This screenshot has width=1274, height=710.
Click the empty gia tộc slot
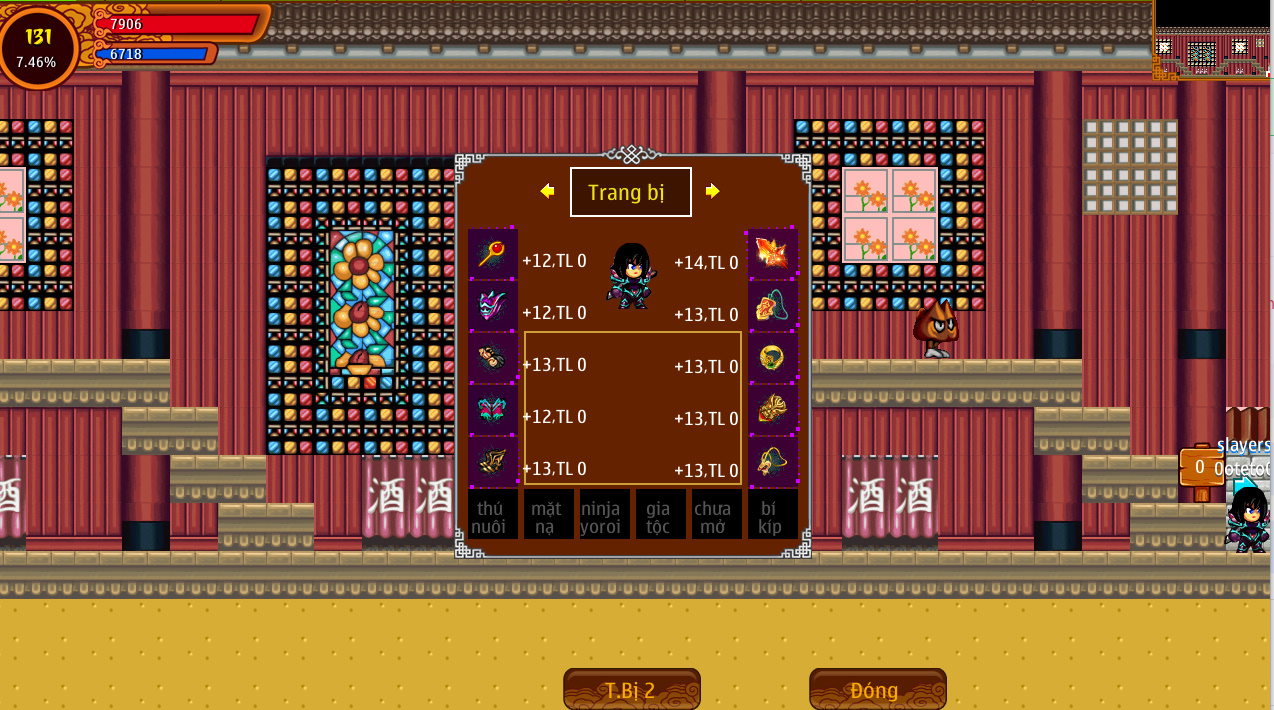pos(660,515)
